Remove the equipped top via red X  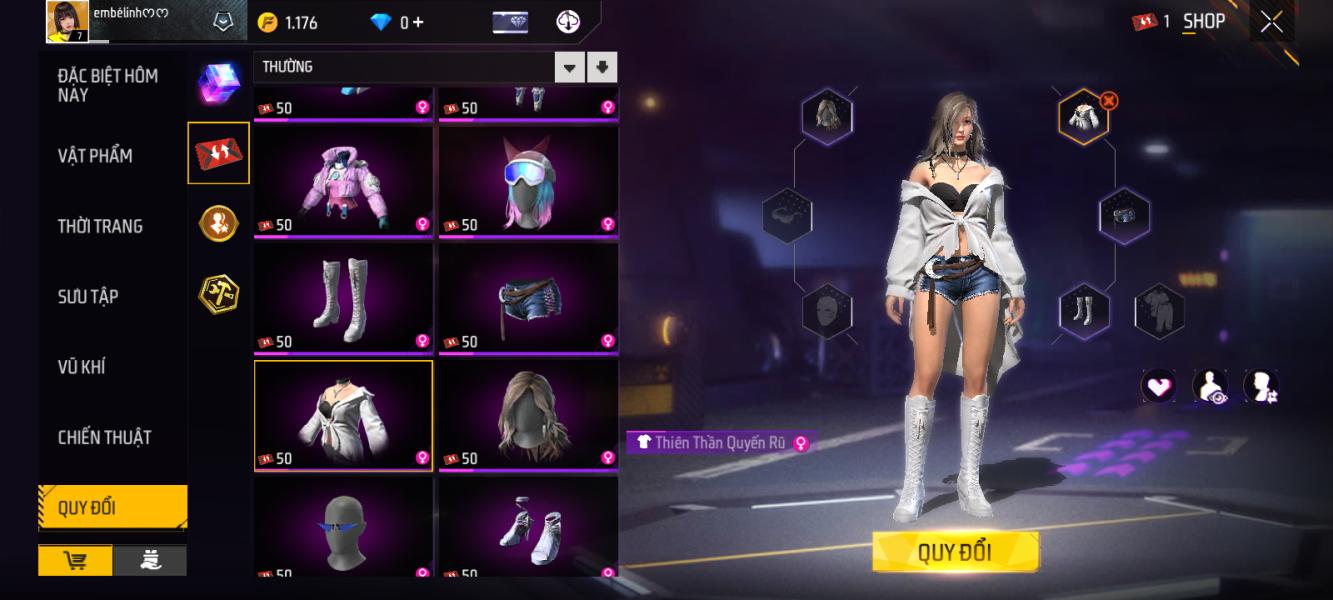pyautogui.click(x=1109, y=100)
